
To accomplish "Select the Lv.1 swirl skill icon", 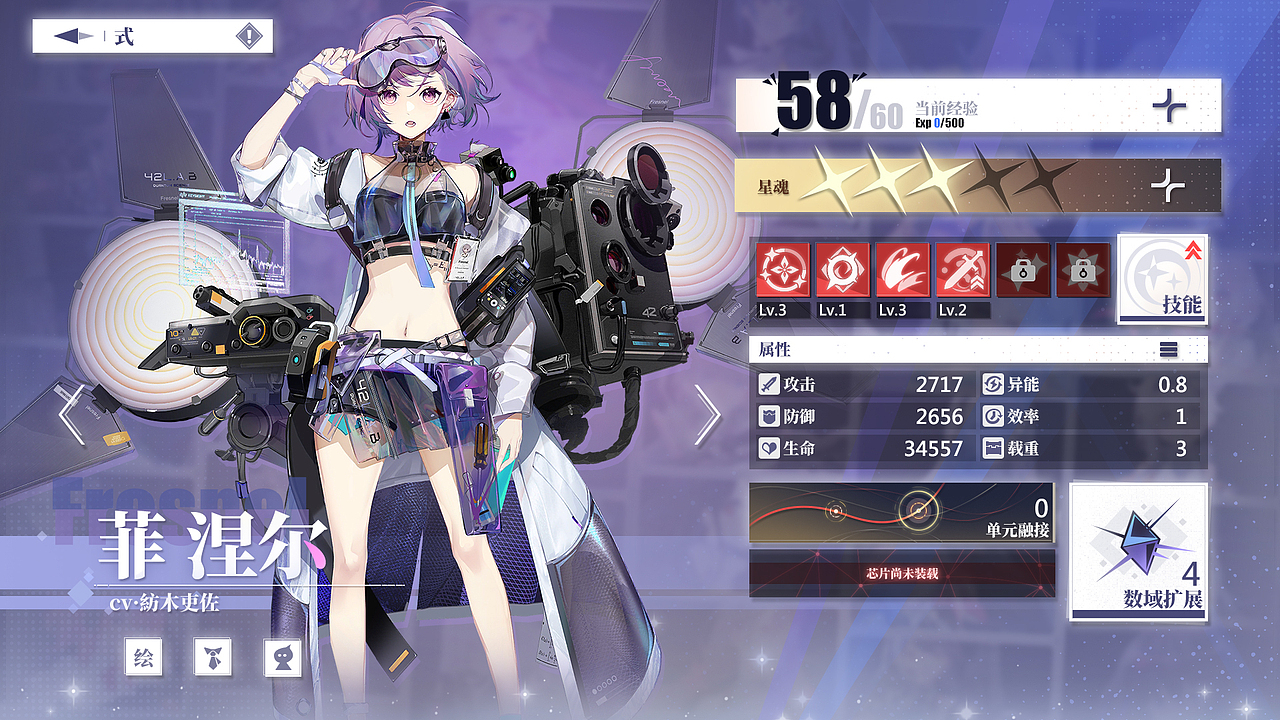I will tap(842, 270).
